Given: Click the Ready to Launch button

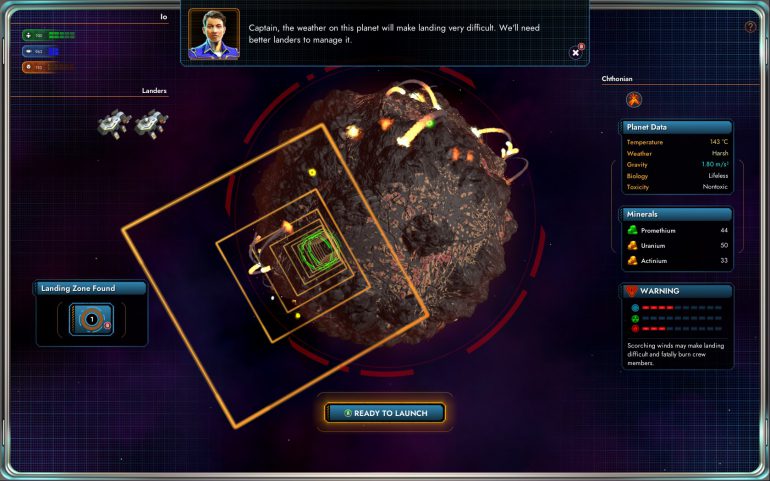Looking at the screenshot, I should [x=385, y=413].
